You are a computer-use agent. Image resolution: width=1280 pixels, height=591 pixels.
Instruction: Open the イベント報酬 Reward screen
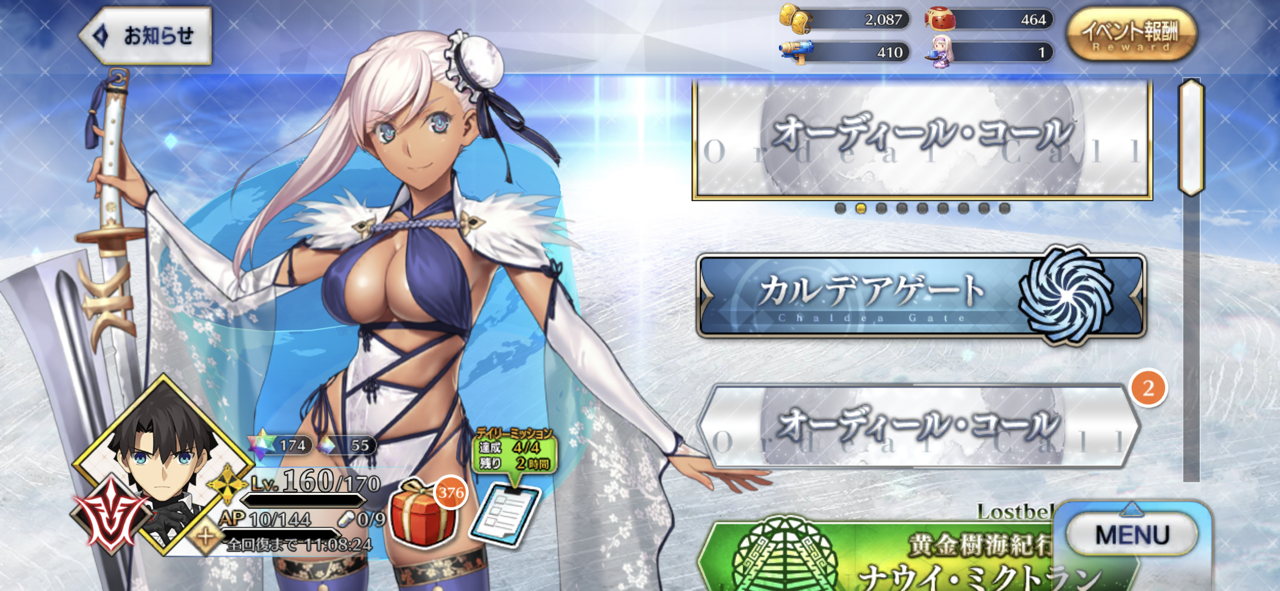pyautogui.click(x=1131, y=34)
